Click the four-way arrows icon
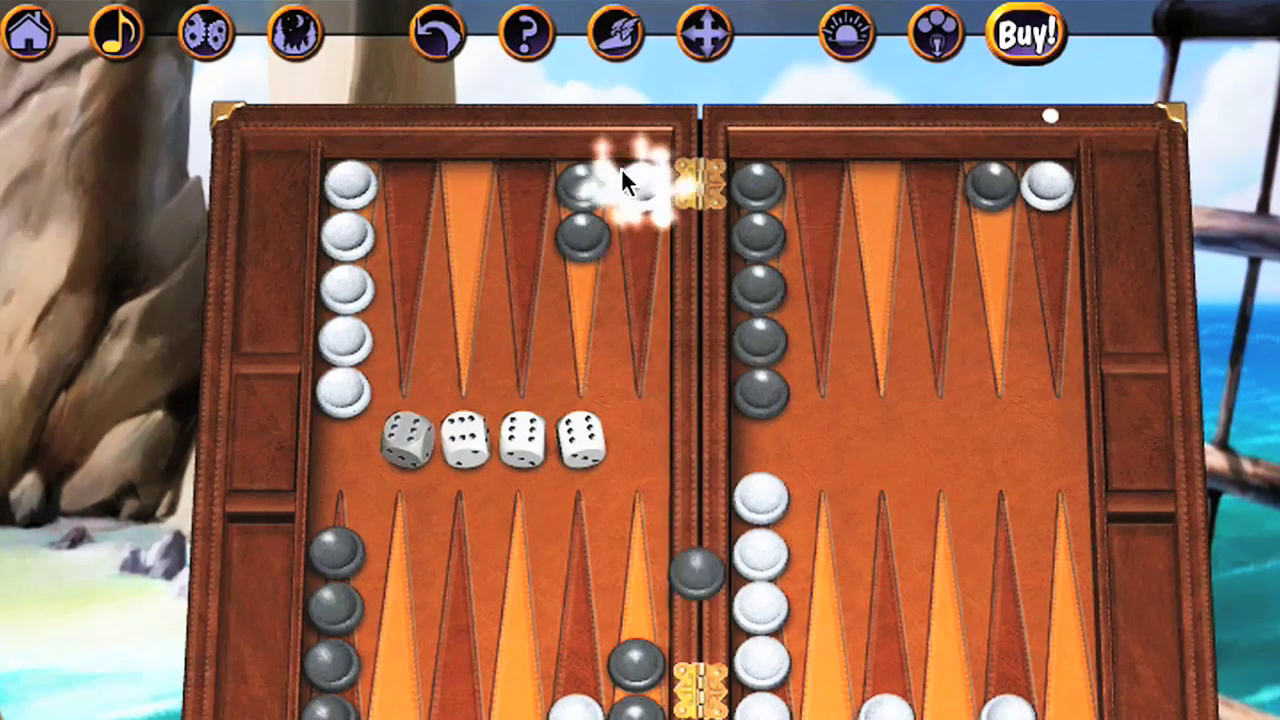Image resolution: width=1280 pixels, height=720 pixels. tap(706, 33)
